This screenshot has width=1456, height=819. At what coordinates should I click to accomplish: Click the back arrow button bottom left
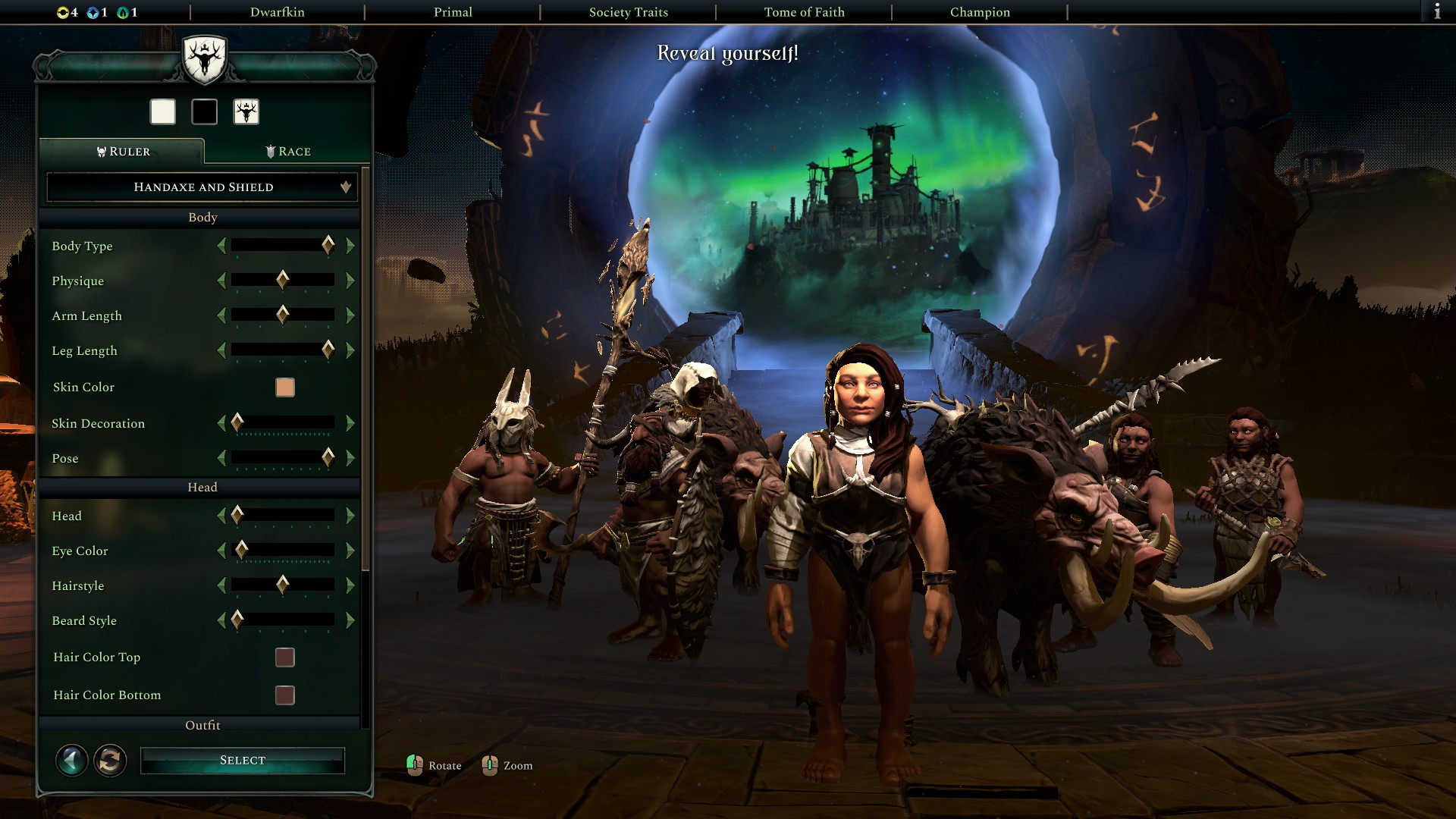pos(72,760)
